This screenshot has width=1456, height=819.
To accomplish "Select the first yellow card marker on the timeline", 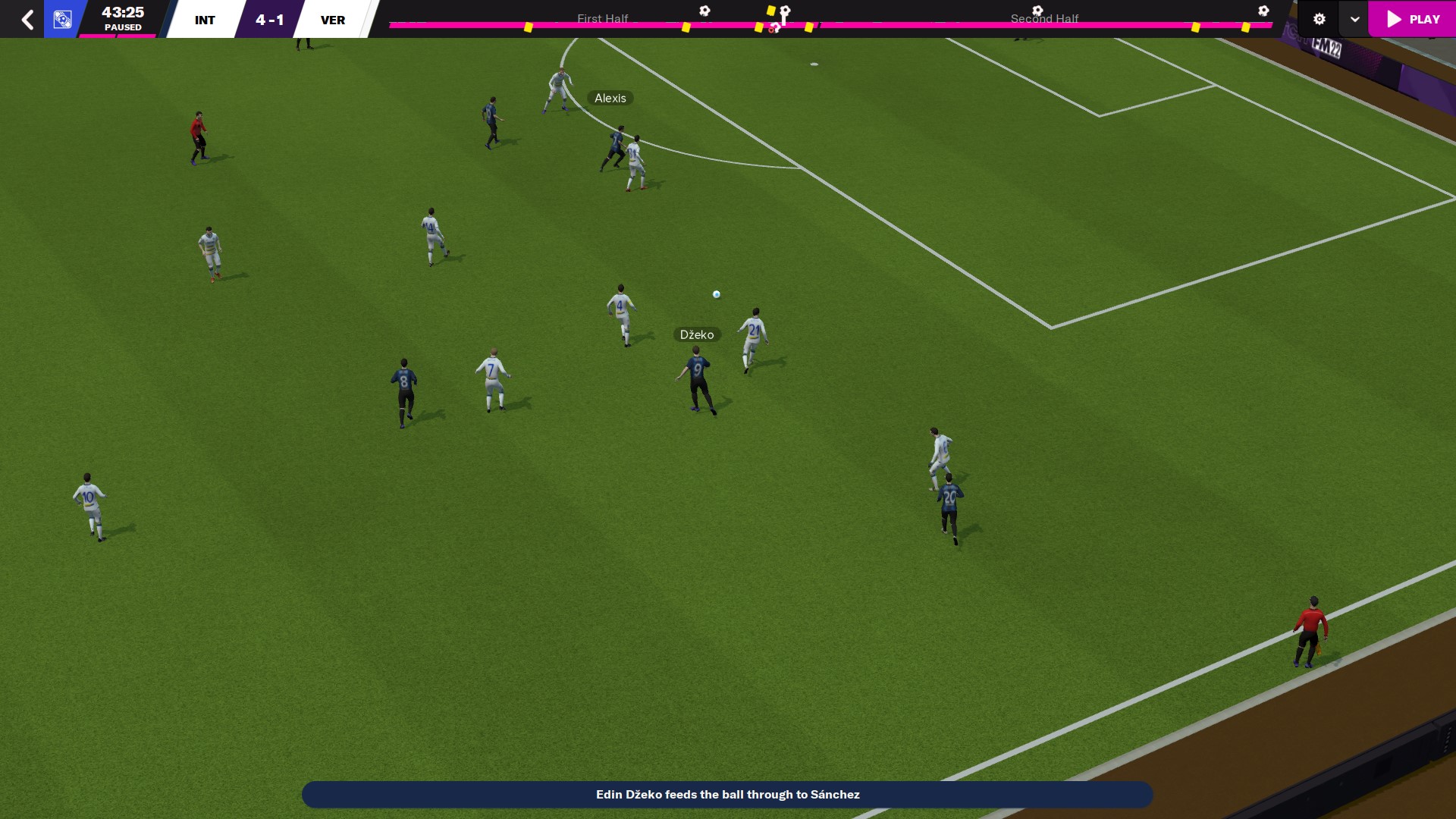I will coord(529,27).
